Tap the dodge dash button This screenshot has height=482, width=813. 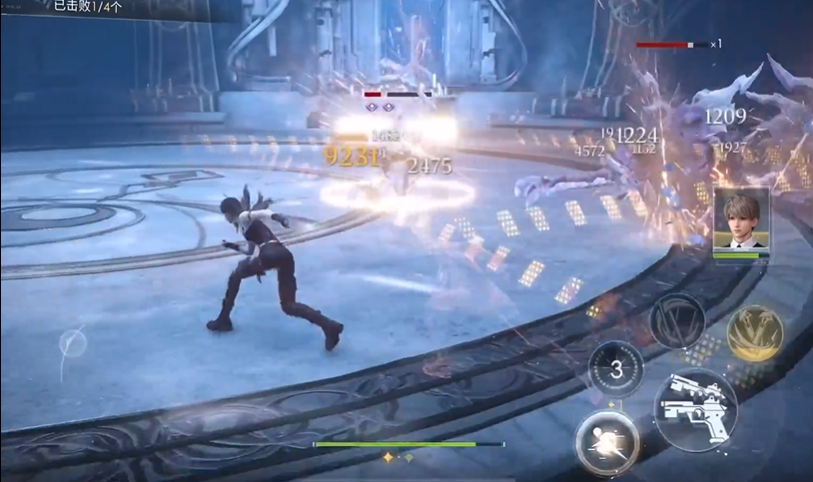pyautogui.click(x=607, y=443)
